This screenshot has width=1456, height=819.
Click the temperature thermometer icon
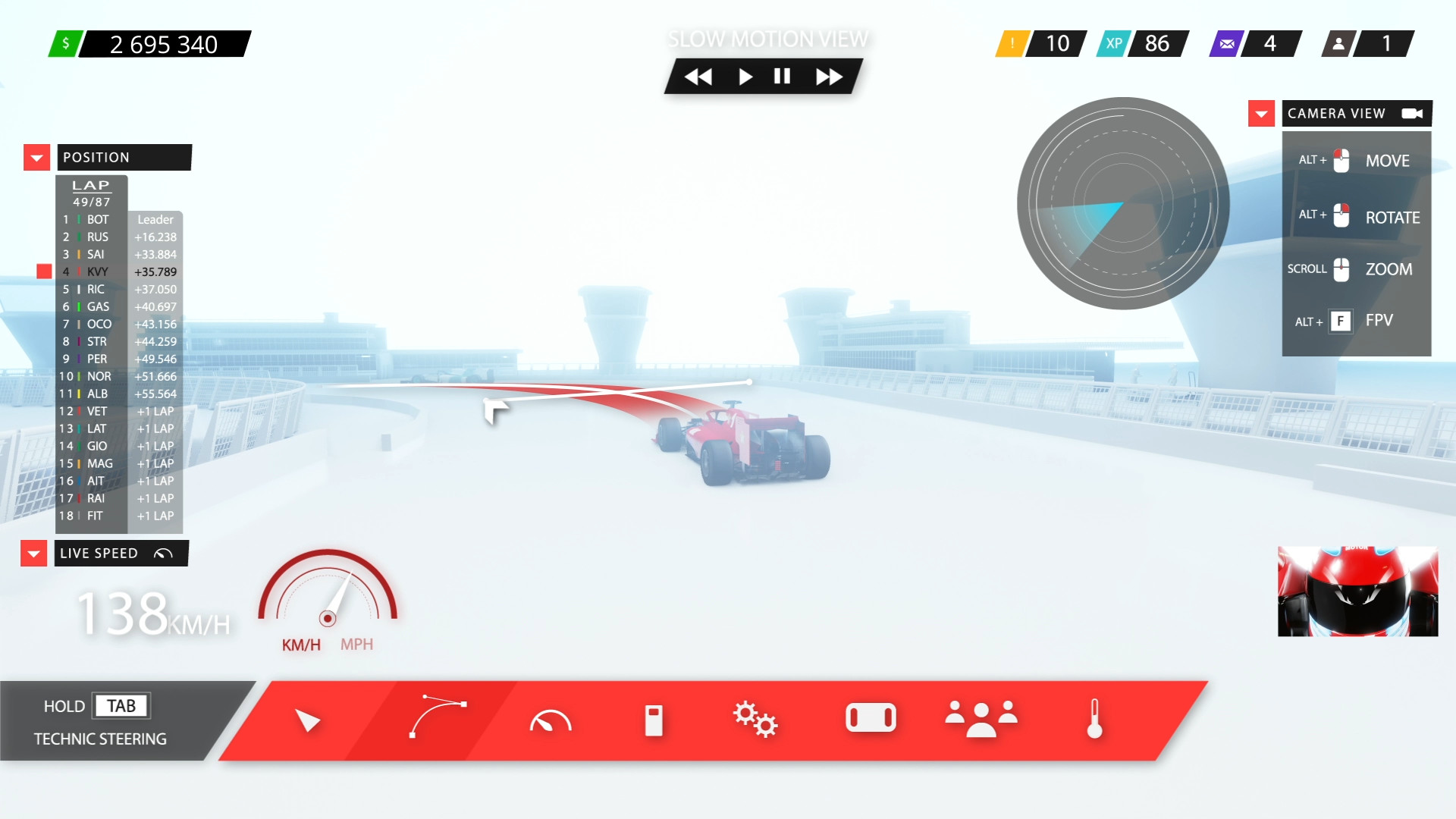pos(1094,719)
